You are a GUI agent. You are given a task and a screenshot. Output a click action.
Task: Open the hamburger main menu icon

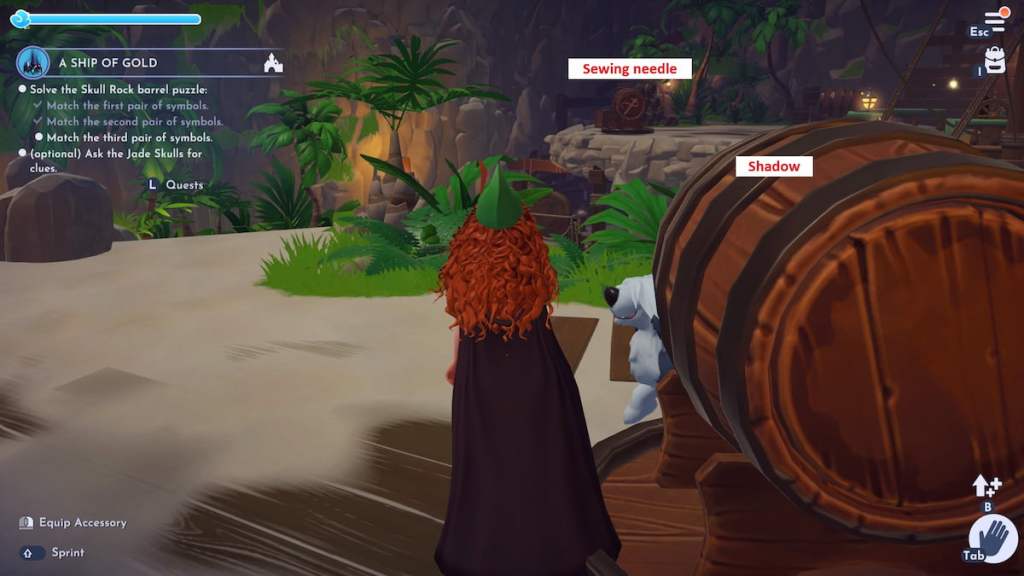pos(994,19)
